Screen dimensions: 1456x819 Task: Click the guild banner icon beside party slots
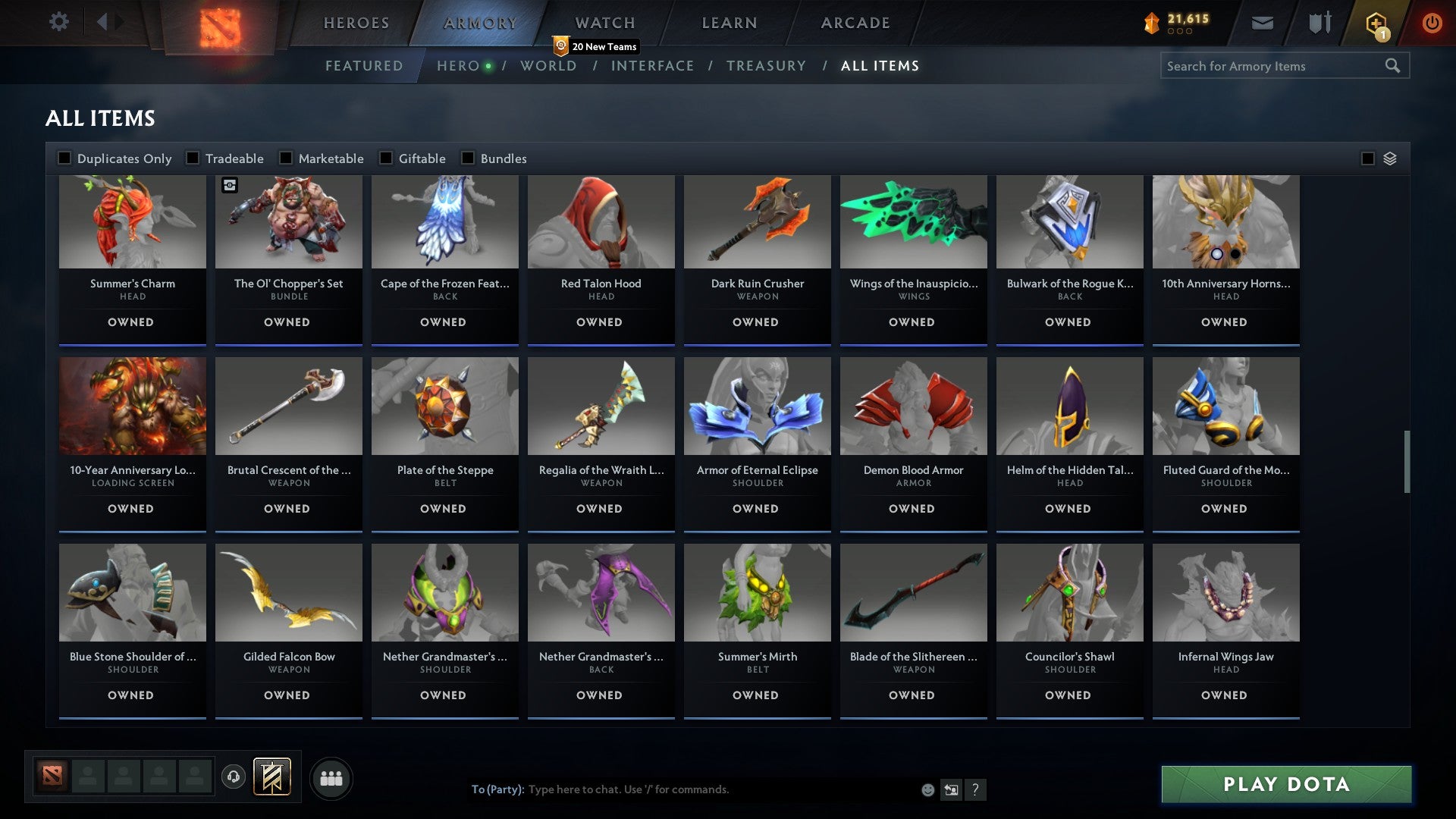click(270, 777)
